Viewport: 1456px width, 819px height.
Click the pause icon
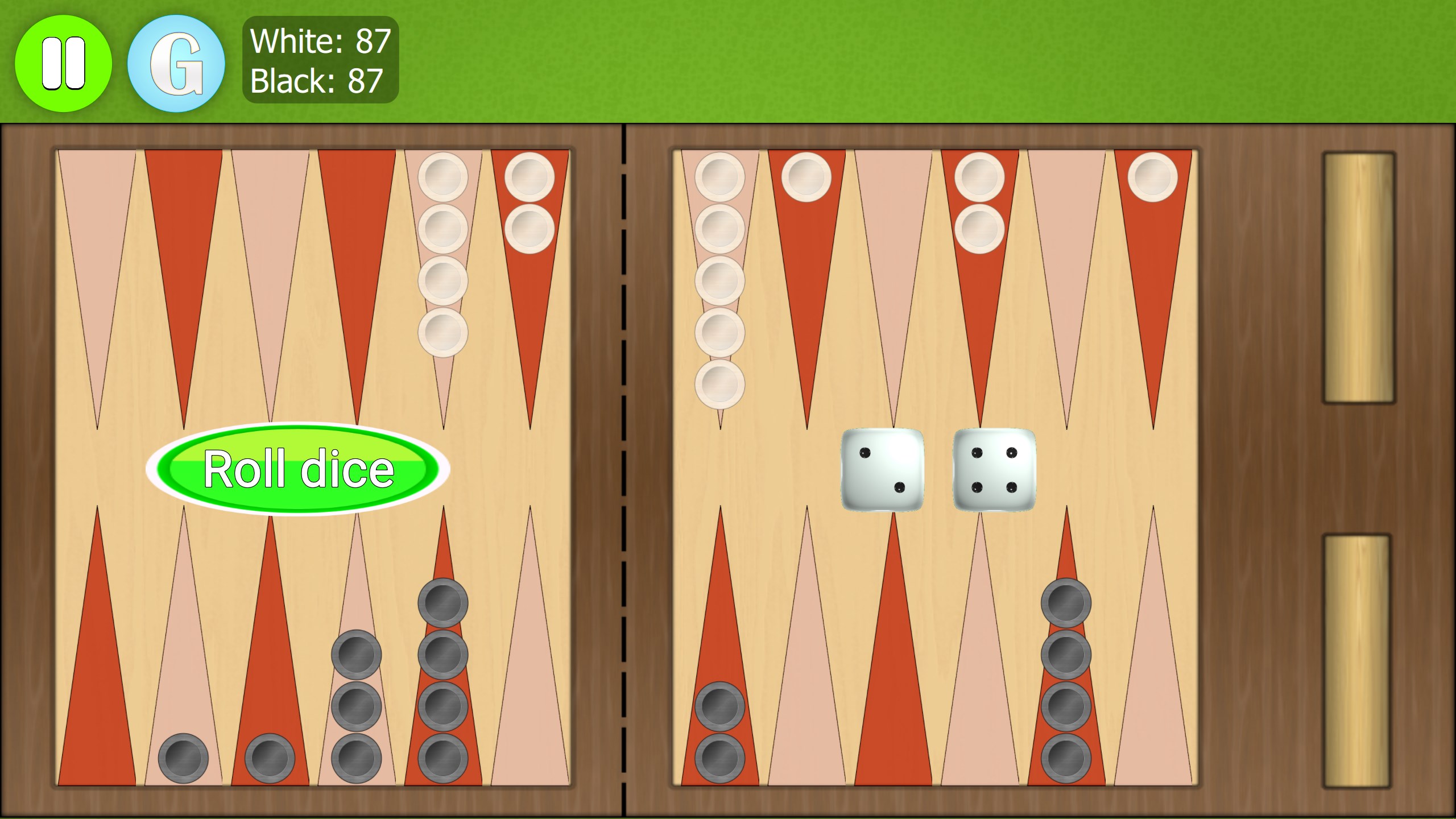point(63,63)
